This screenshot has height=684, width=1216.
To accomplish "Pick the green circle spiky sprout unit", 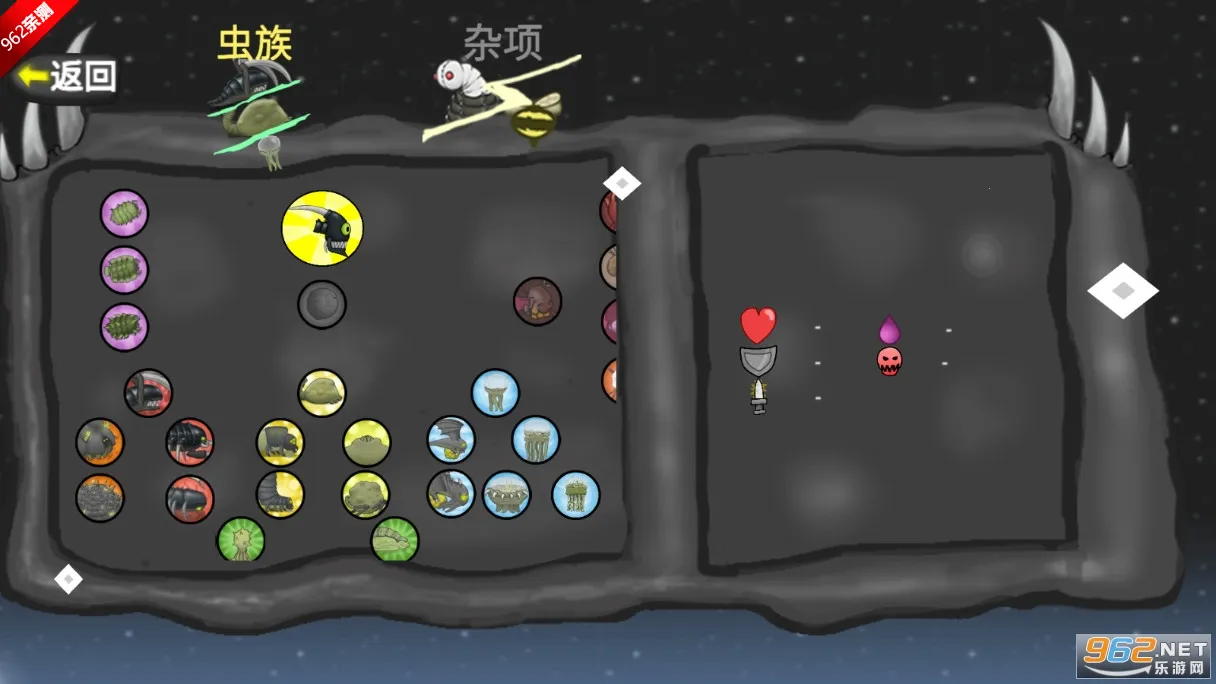I will click(x=241, y=540).
